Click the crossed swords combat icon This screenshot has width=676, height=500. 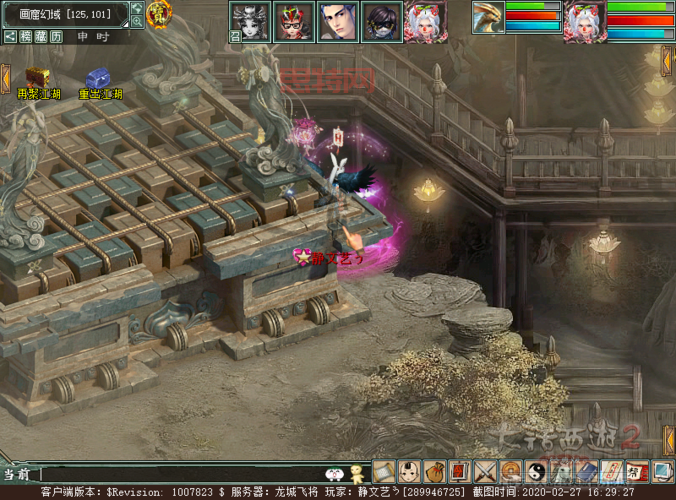click(x=486, y=471)
